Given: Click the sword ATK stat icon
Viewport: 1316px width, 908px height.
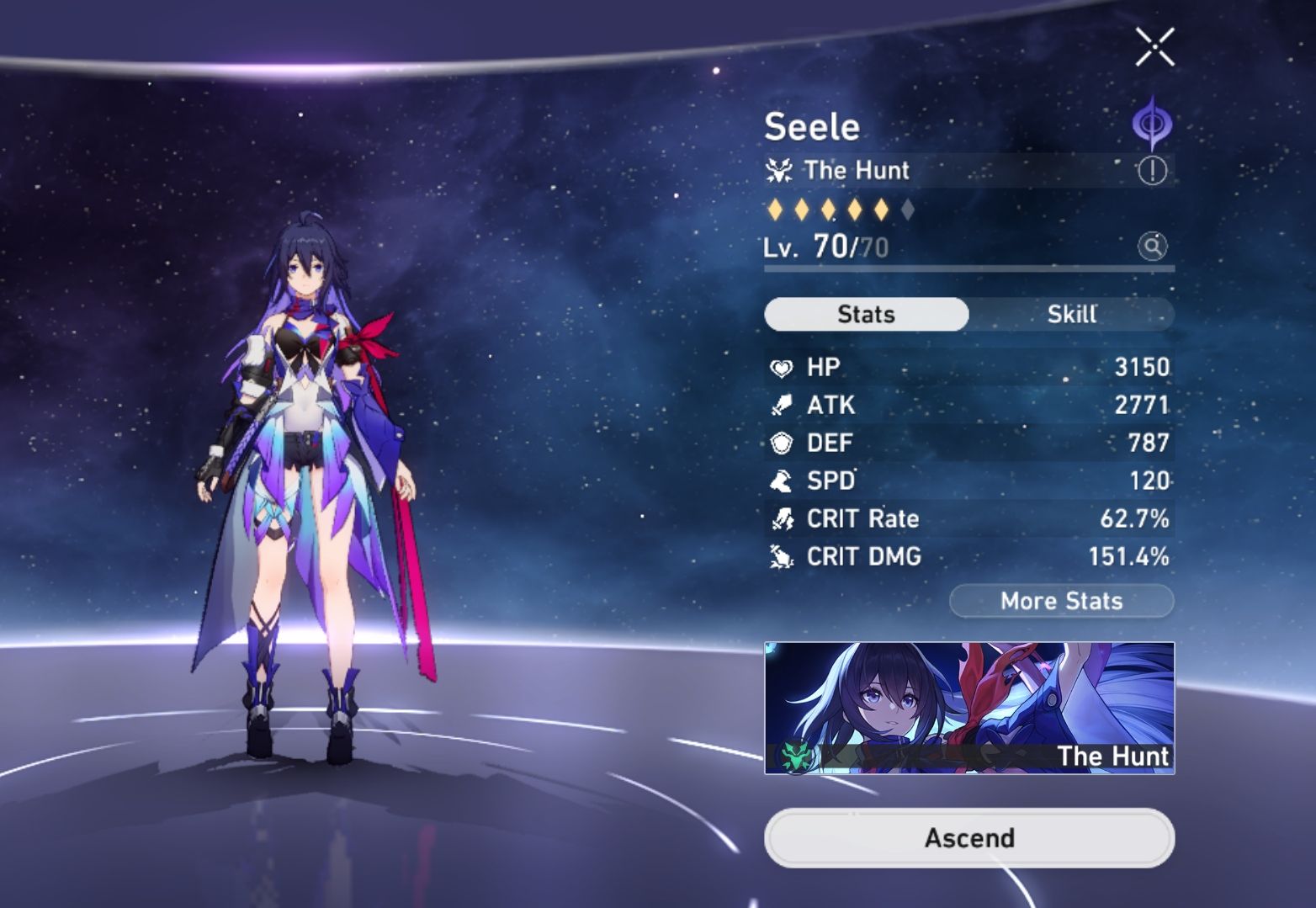Looking at the screenshot, I should pyautogui.click(x=783, y=405).
